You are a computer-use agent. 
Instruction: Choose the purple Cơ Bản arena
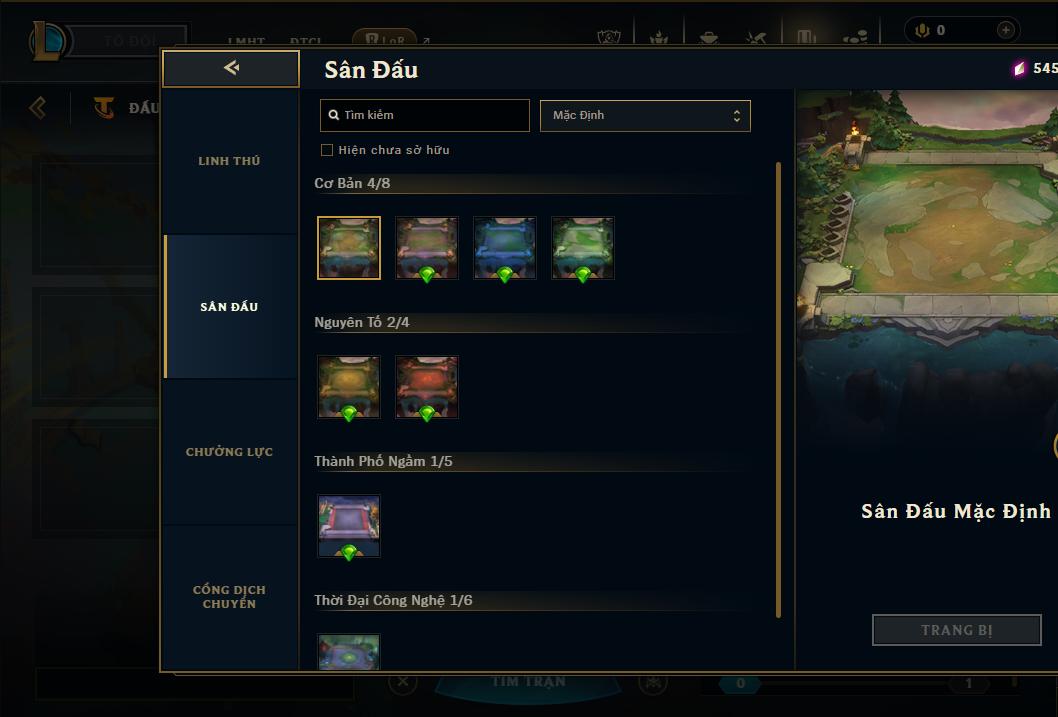coord(427,248)
